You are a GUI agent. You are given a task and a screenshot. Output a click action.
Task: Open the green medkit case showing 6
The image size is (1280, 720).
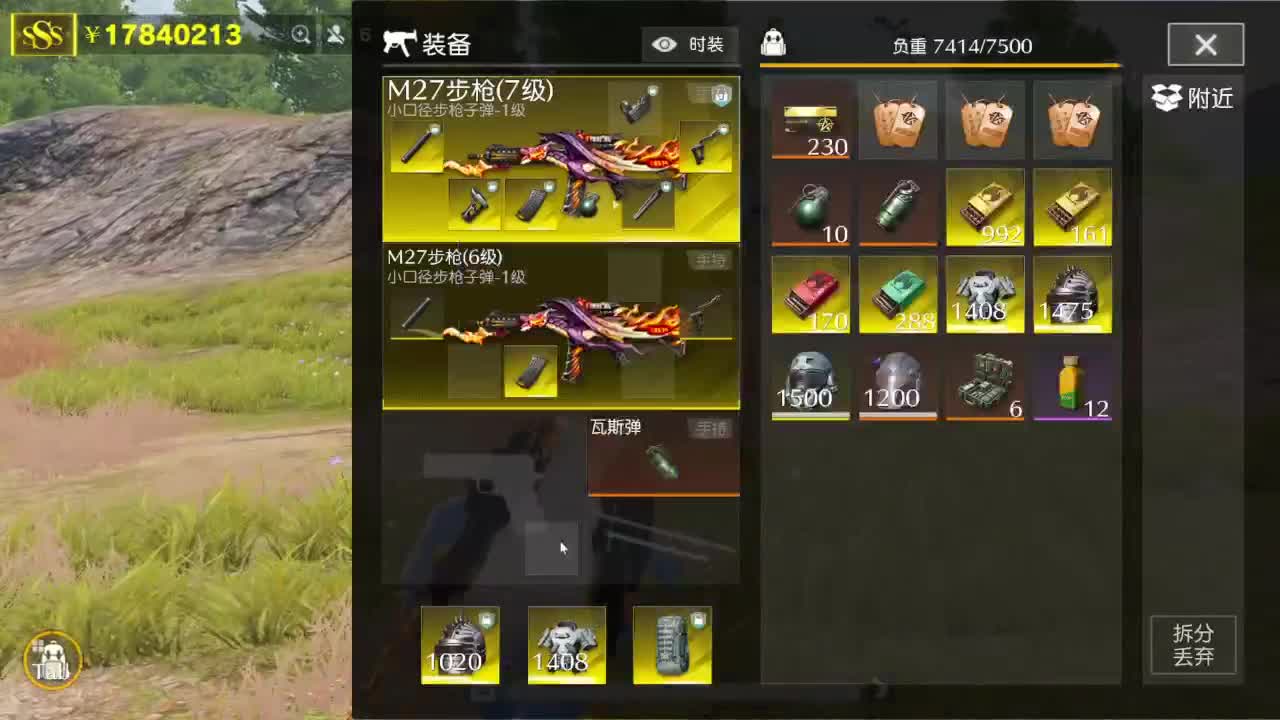coord(984,382)
